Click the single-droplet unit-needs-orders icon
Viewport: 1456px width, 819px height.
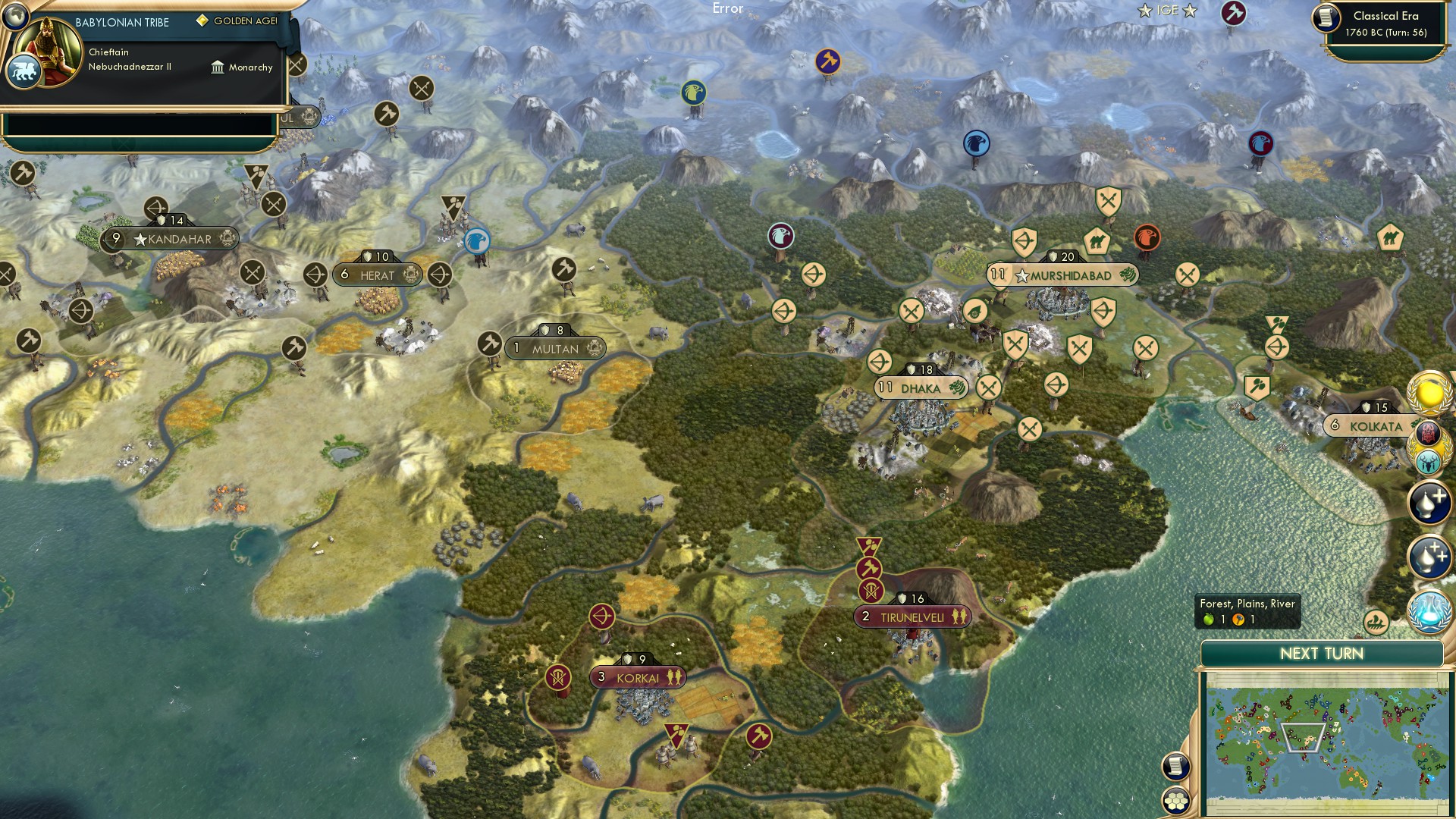coord(1430,501)
